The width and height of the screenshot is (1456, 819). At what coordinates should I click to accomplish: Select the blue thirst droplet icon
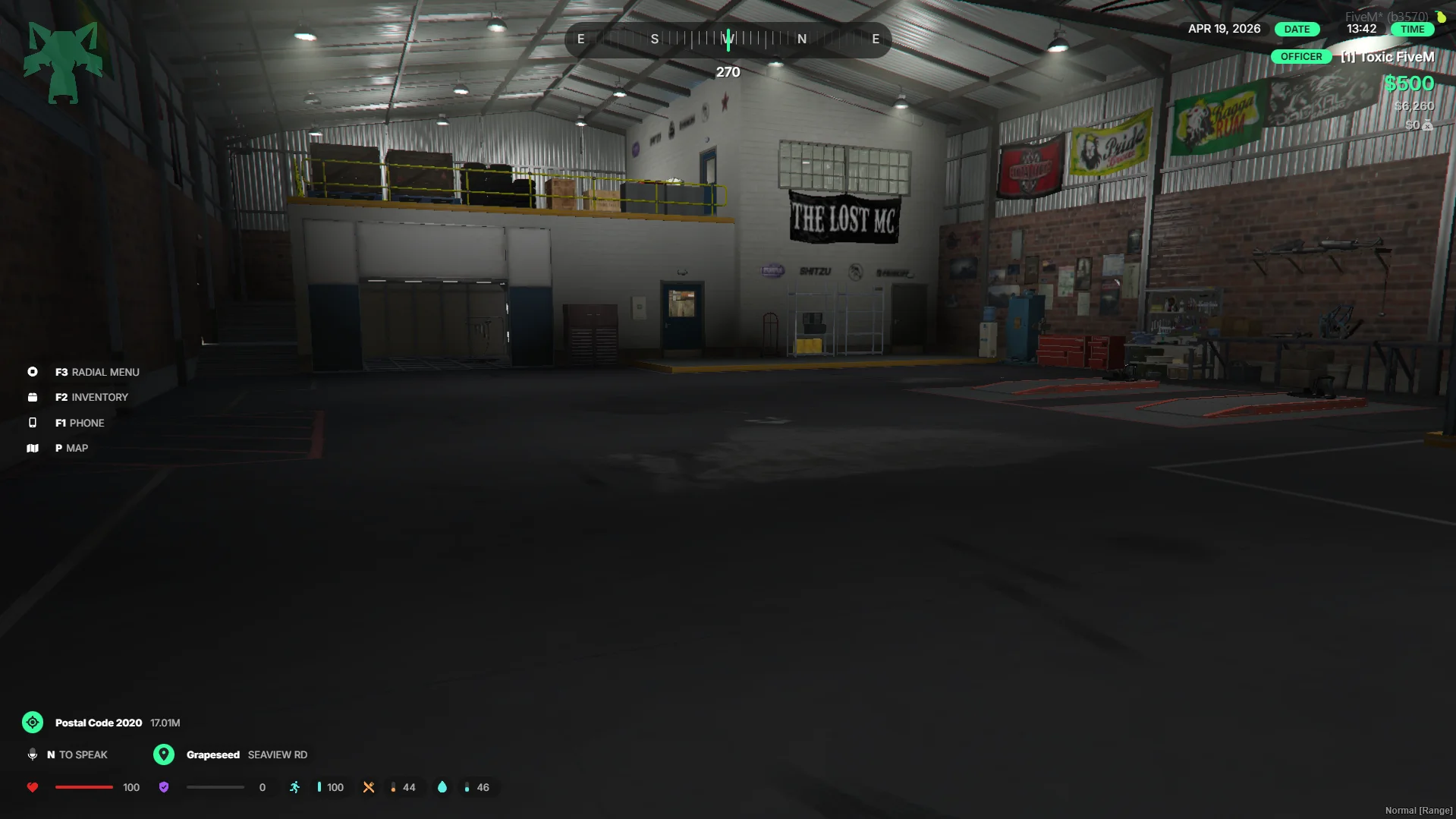[x=442, y=787]
